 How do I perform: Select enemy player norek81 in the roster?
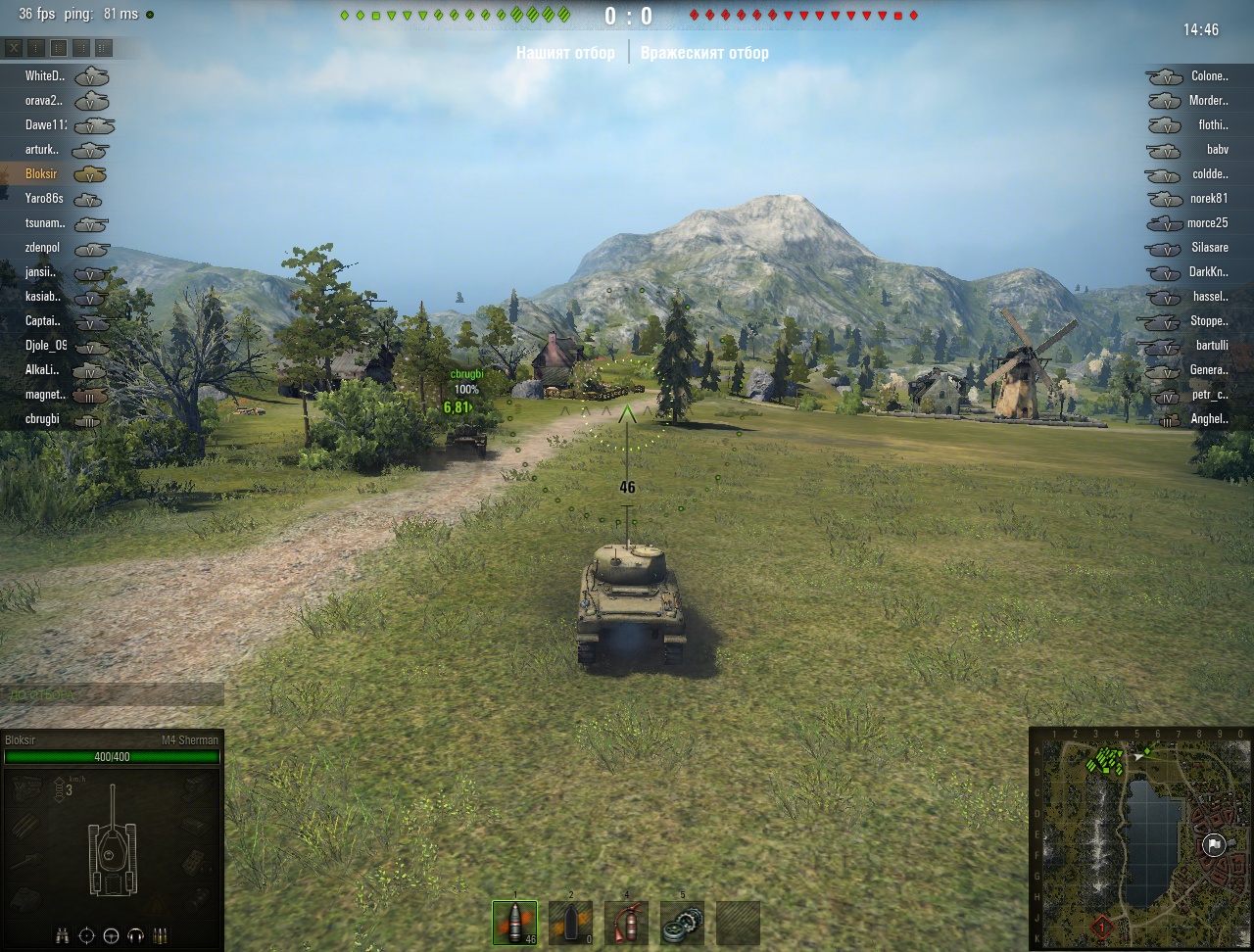pos(1208,199)
